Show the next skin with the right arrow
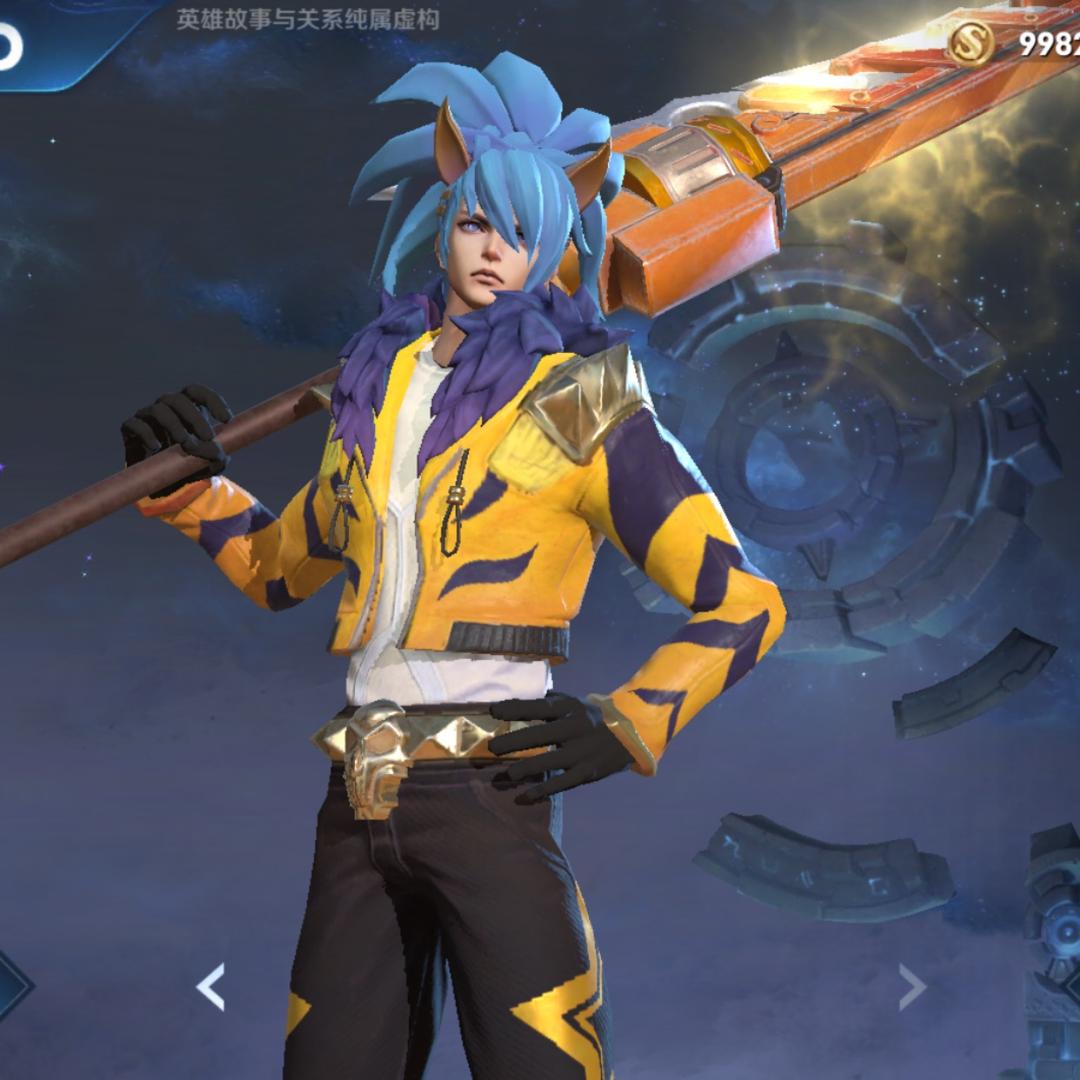1080x1080 pixels. point(911,987)
